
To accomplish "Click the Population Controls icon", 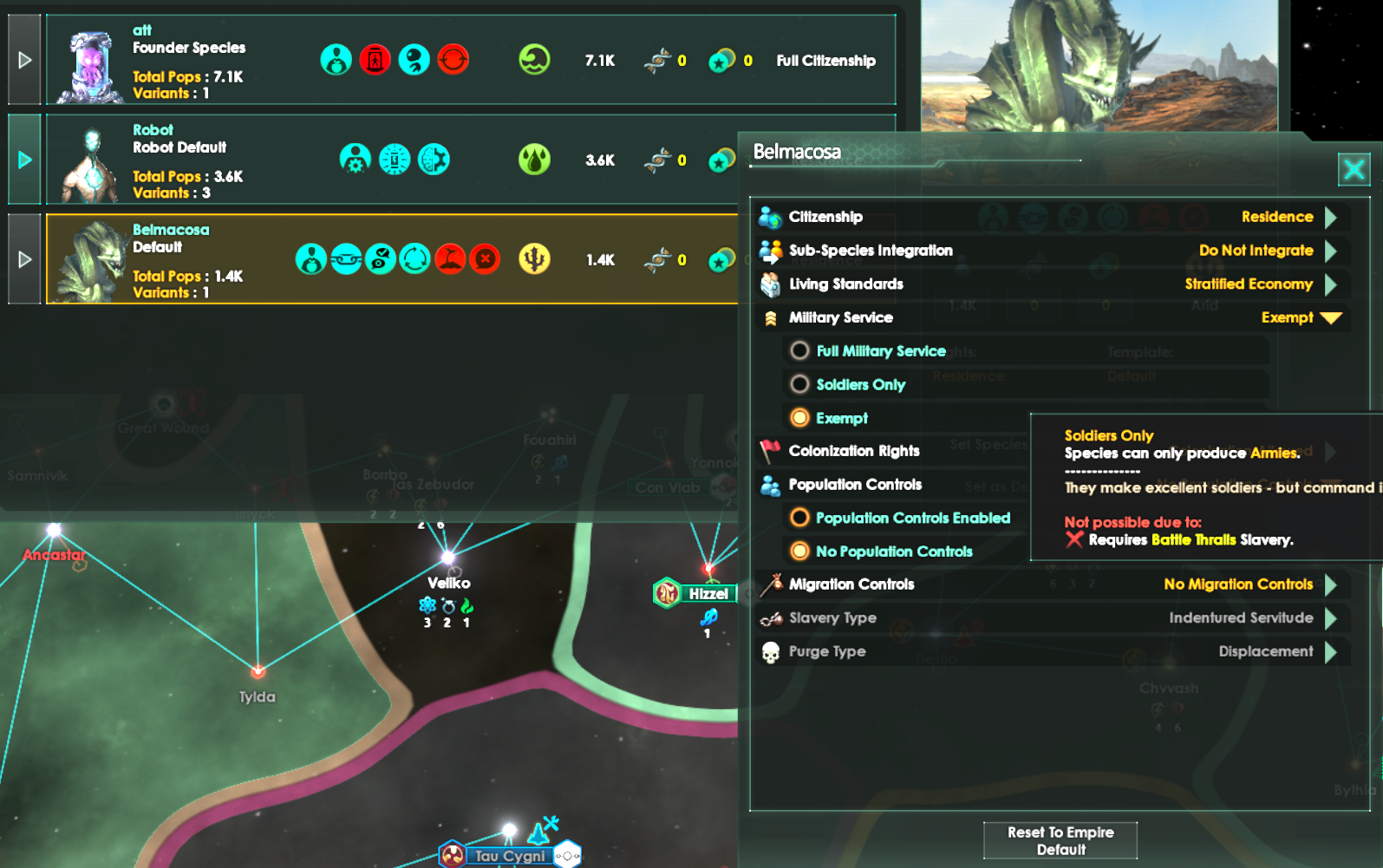I will coord(769,485).
